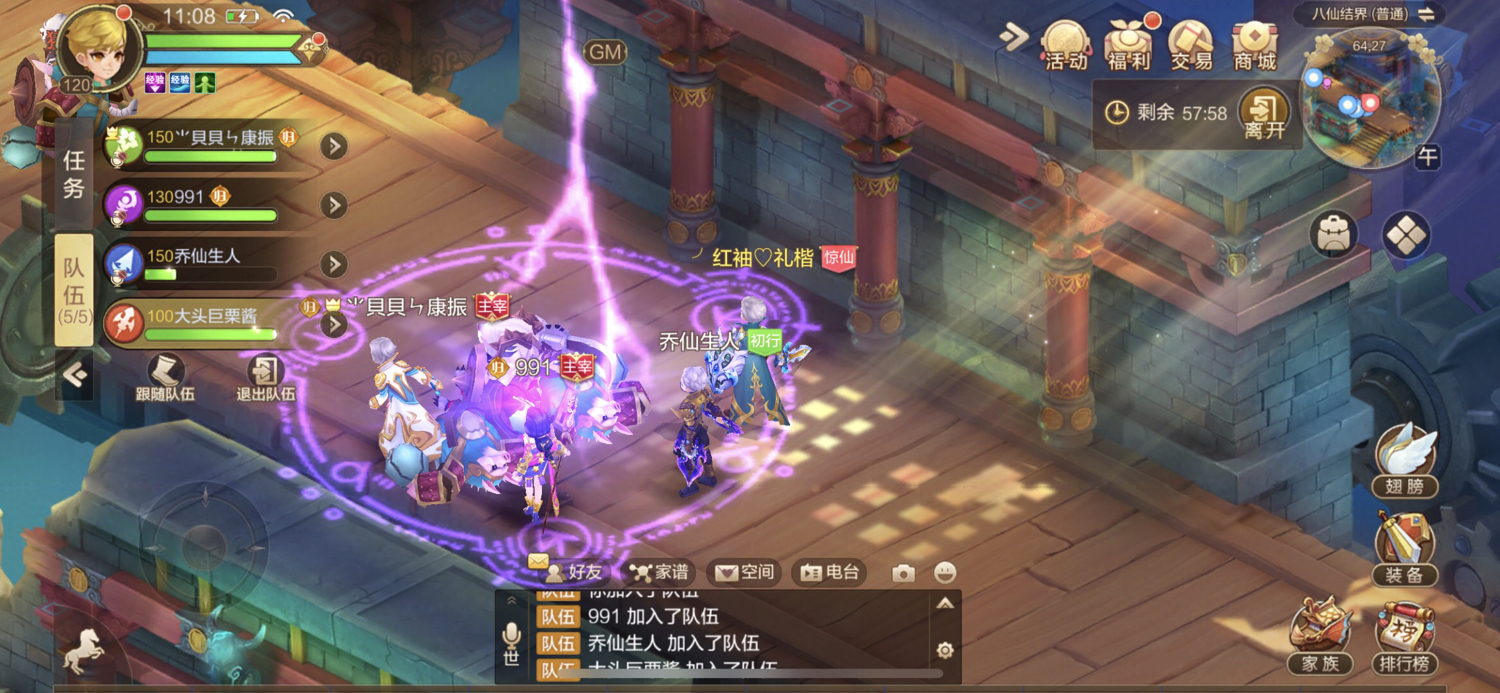Click the 离开 leave dungeon button

click(x=1264, y=115)
